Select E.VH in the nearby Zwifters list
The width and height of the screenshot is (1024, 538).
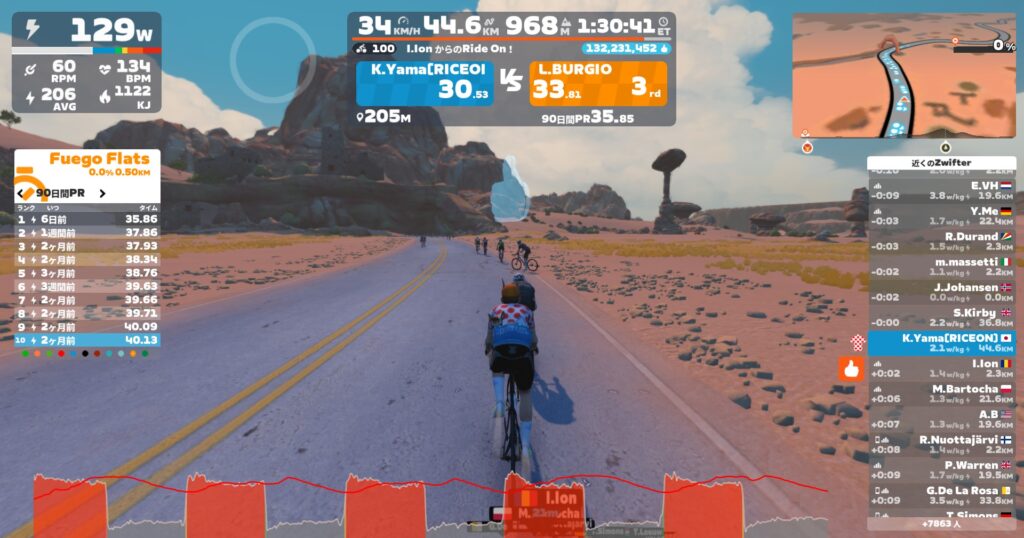941,191
